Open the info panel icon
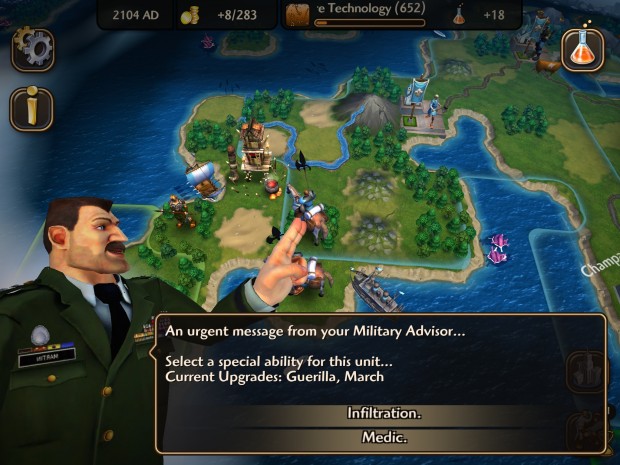 pyautogui.click(x=32, y=109)
